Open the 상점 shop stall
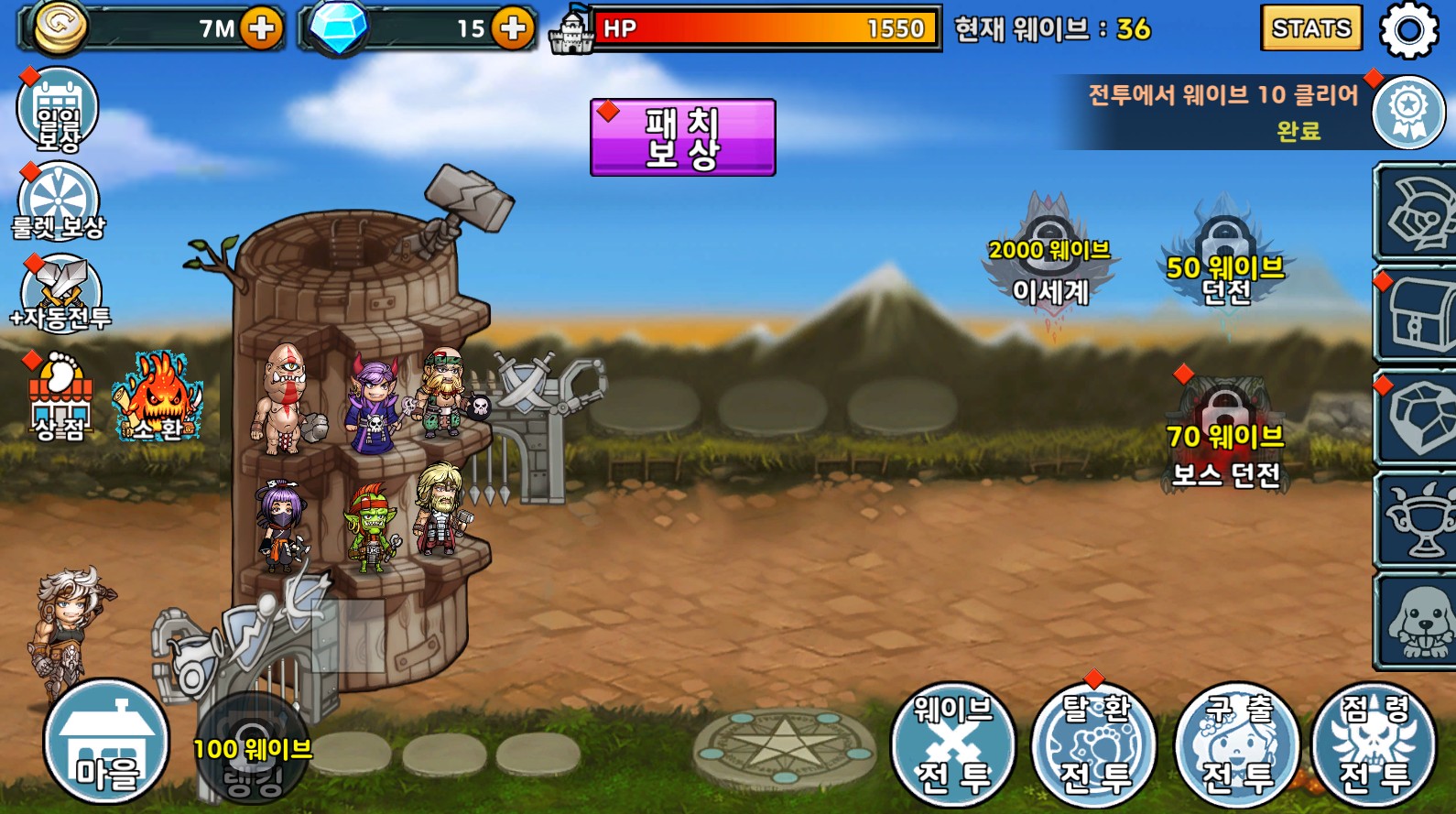 60,398
